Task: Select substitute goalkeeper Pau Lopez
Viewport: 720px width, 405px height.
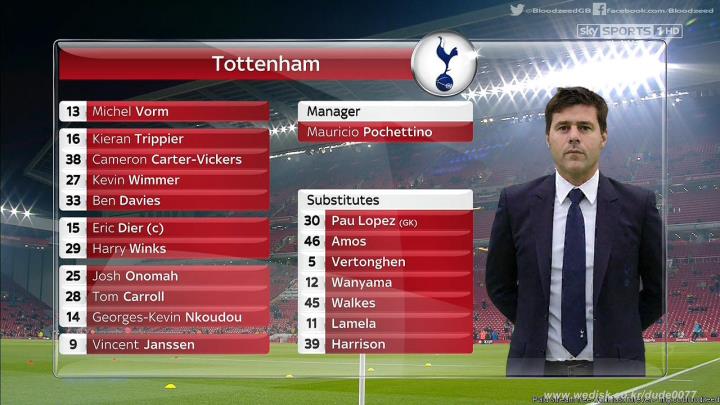Action: [385, 221]
